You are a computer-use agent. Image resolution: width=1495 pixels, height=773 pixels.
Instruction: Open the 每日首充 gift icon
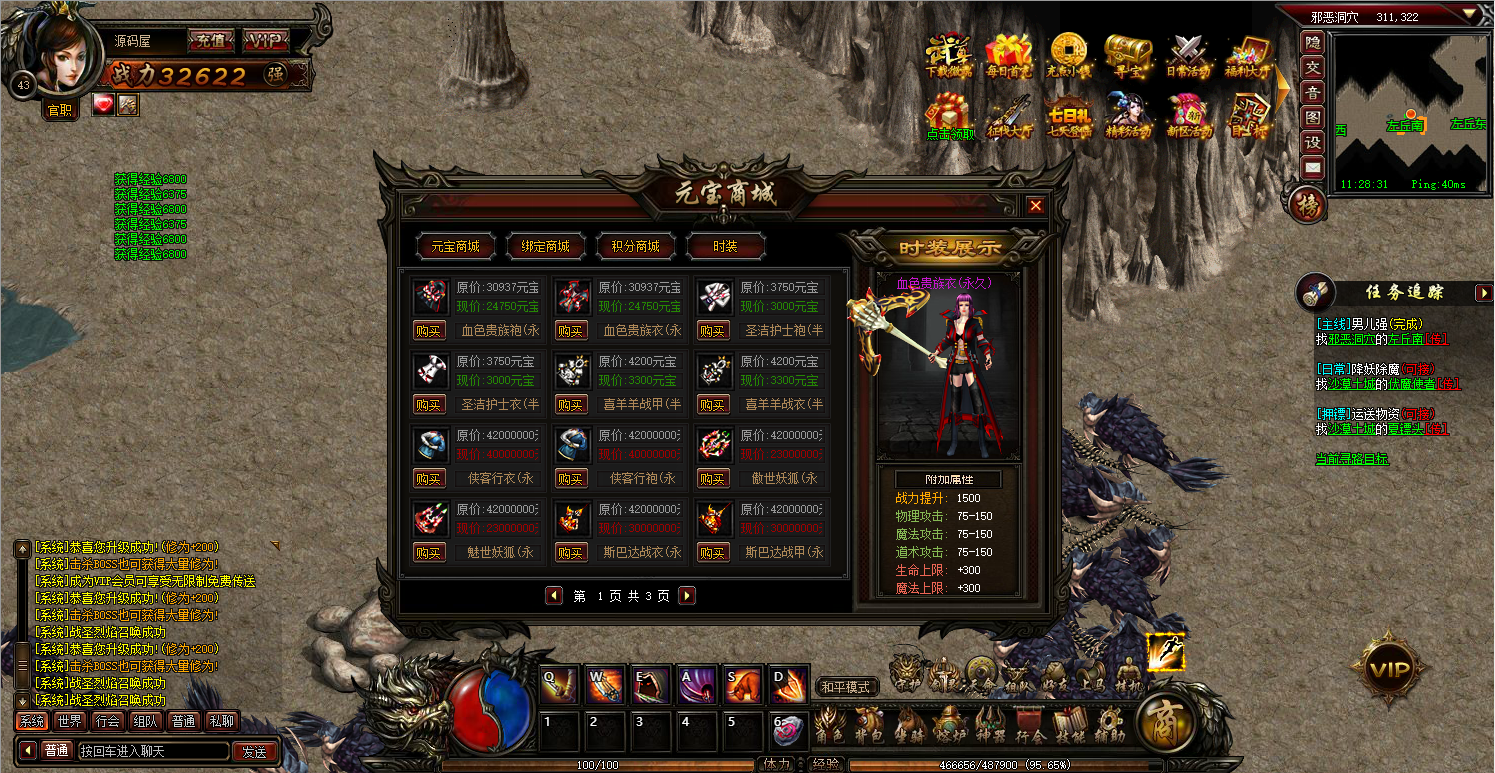pyautogui.click(x=1008, y=56)
